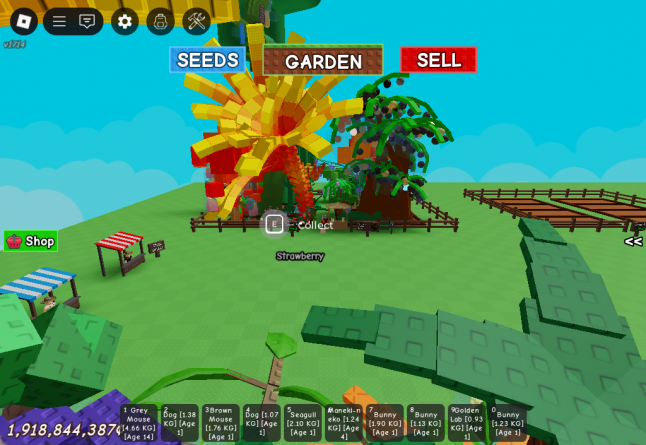Select the Grey Mouse hotbar slot
646x445 pixels.
(139, 423)
